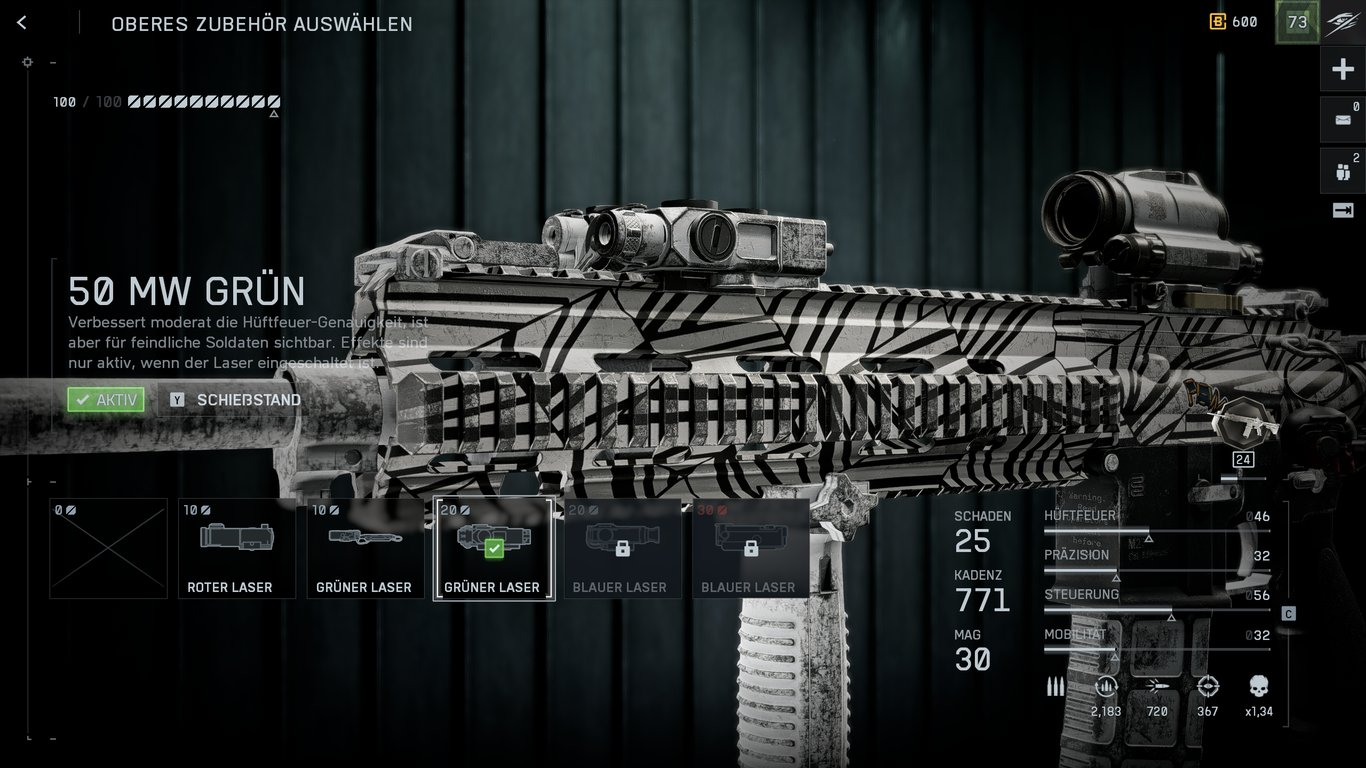
Task: Click the OBERES ZUBEHÖR AUSWÄHLEN header
Action: coord(262,24)
